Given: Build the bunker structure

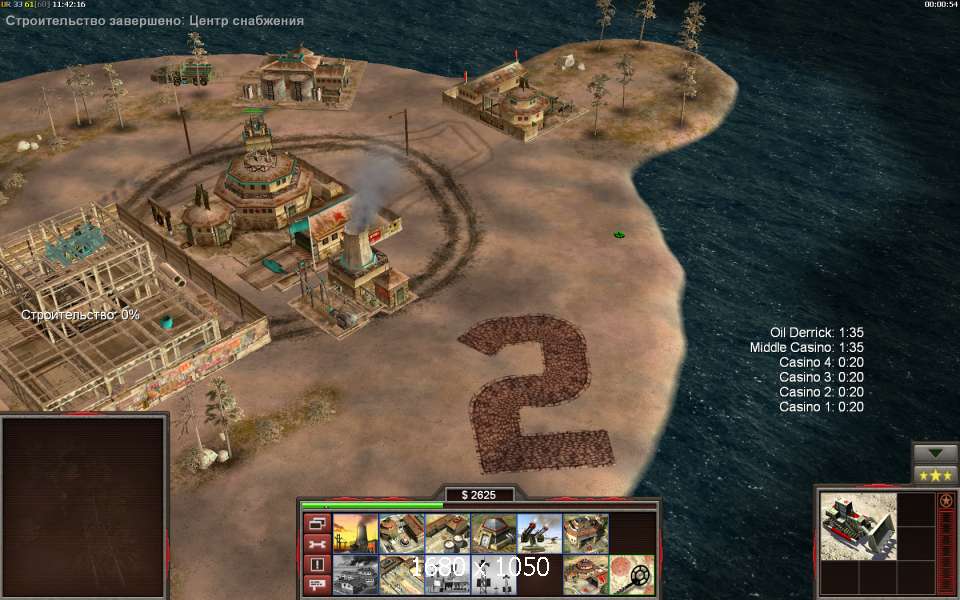Looking at the screenshot, I should [492, 534].
